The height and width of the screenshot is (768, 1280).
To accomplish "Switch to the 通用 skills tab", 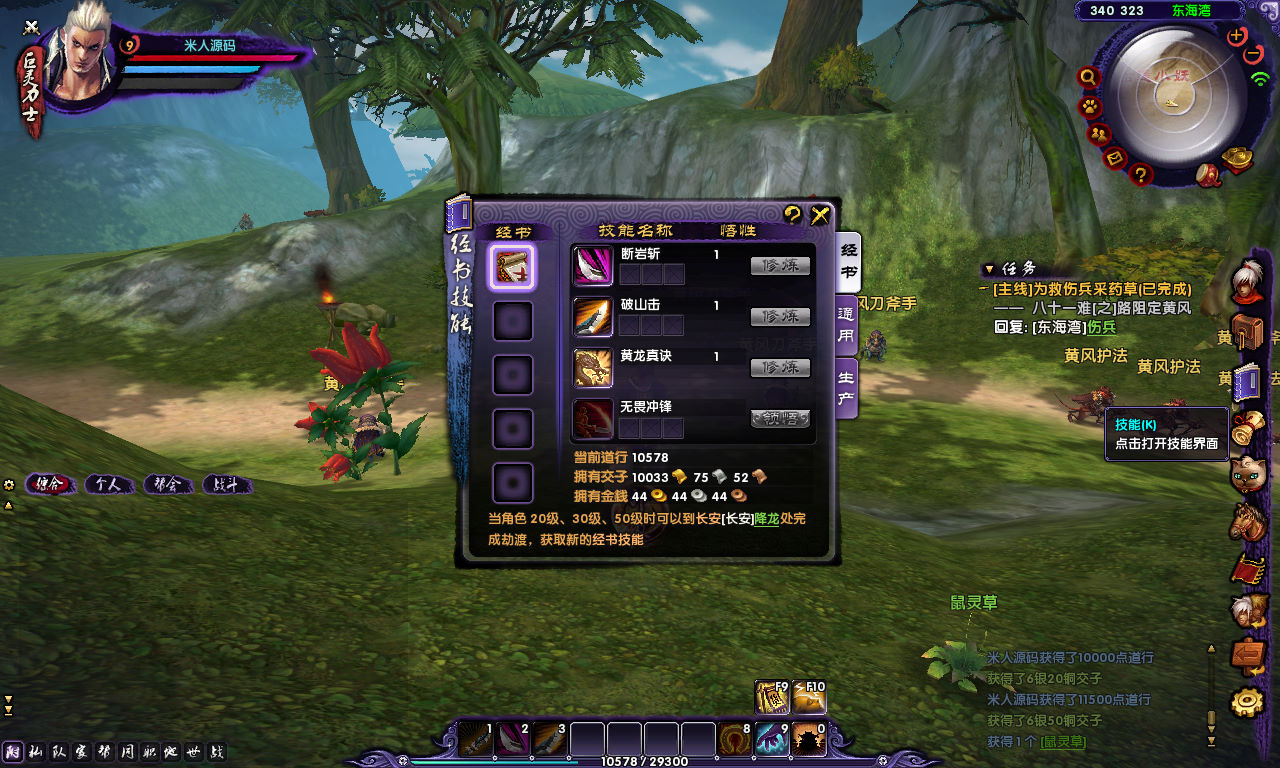I will (x=846, y=328).
